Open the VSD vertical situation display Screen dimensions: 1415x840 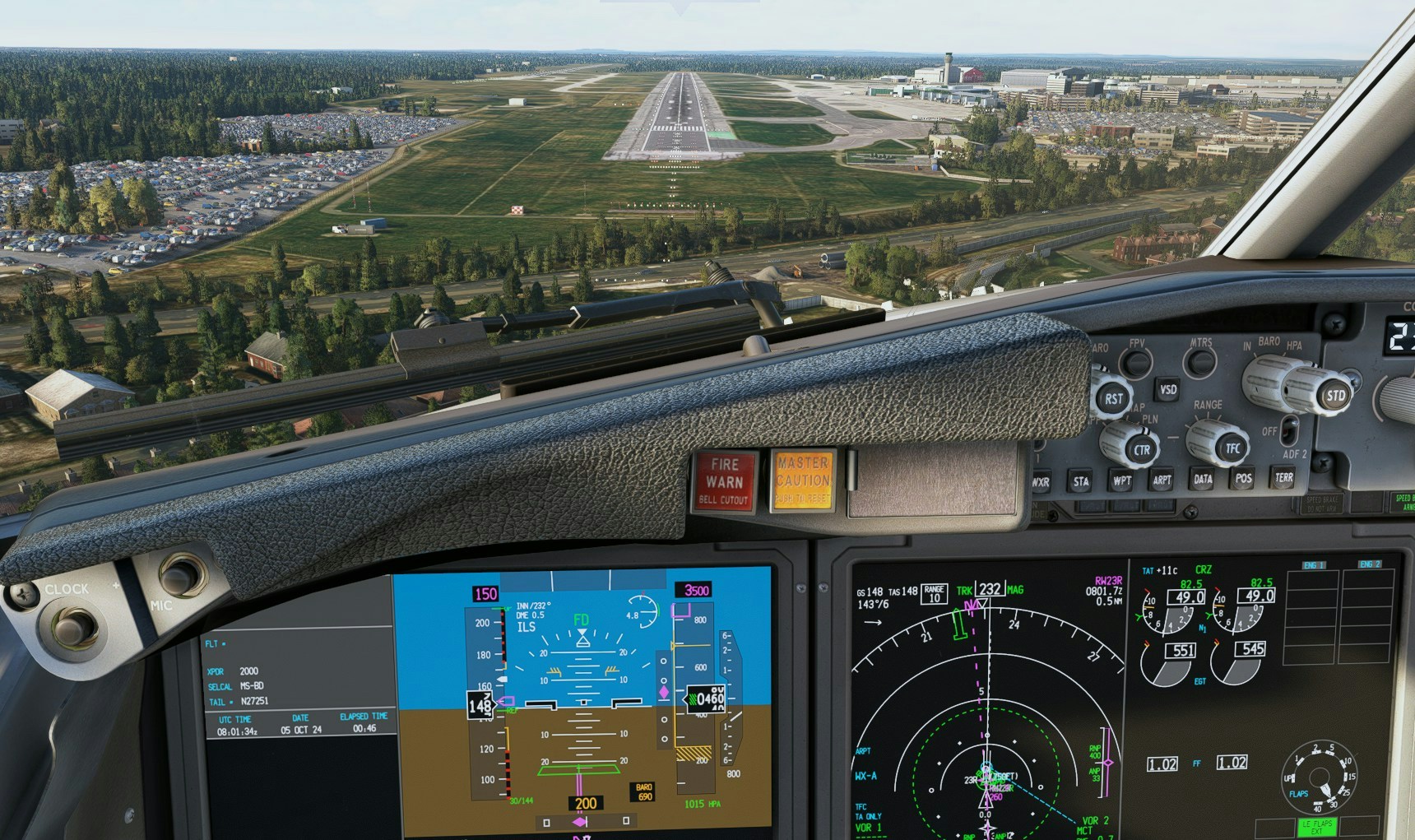click(x=1167, y=389)
